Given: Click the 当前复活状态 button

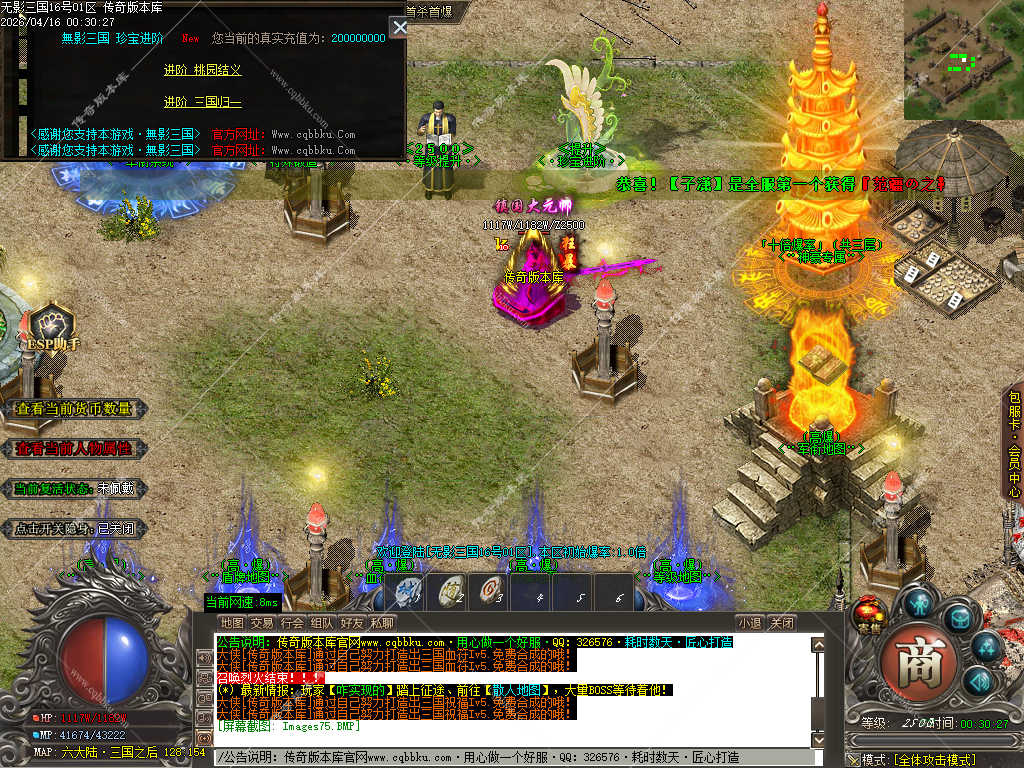Looking at the screenshot, I should [73, 489].
